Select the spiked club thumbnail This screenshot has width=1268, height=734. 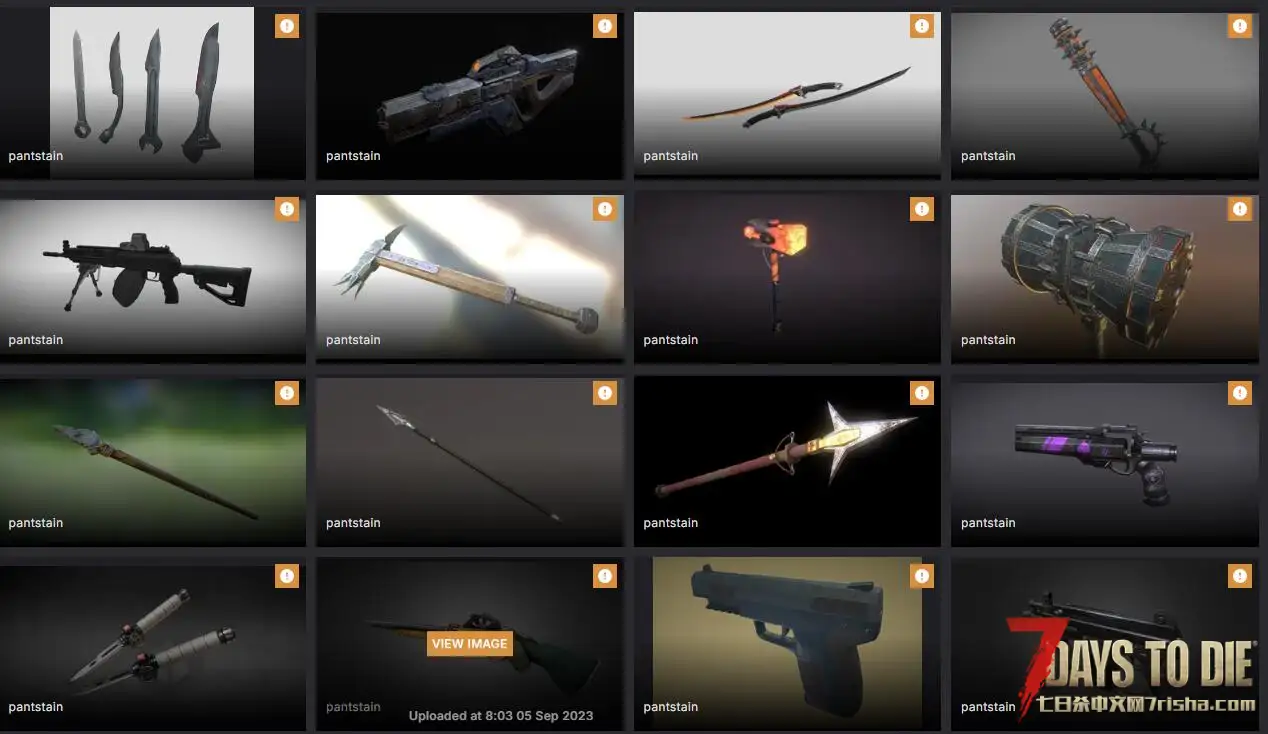1104,90
